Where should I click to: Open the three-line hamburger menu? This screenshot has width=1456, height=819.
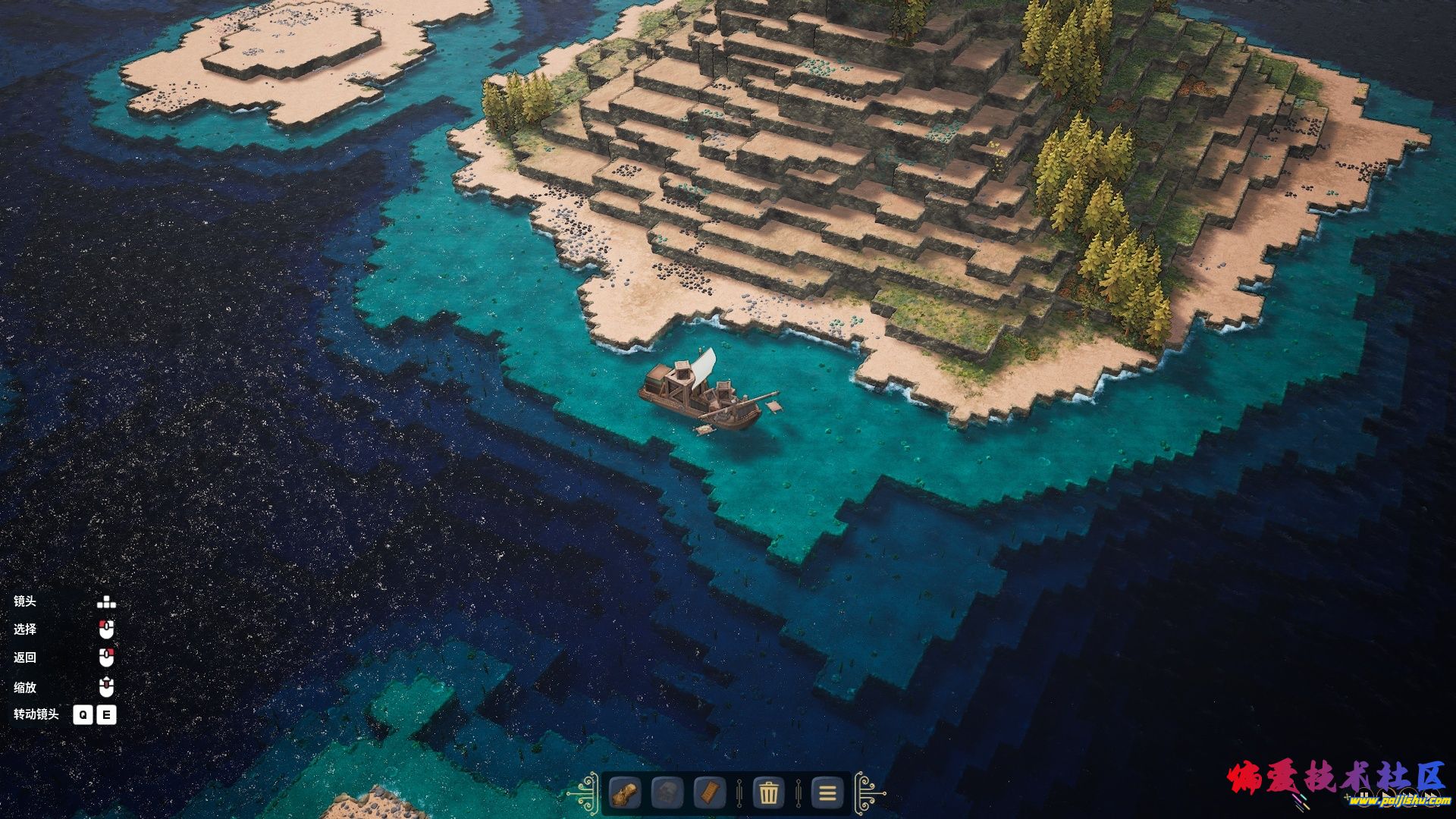coord(827,794)
